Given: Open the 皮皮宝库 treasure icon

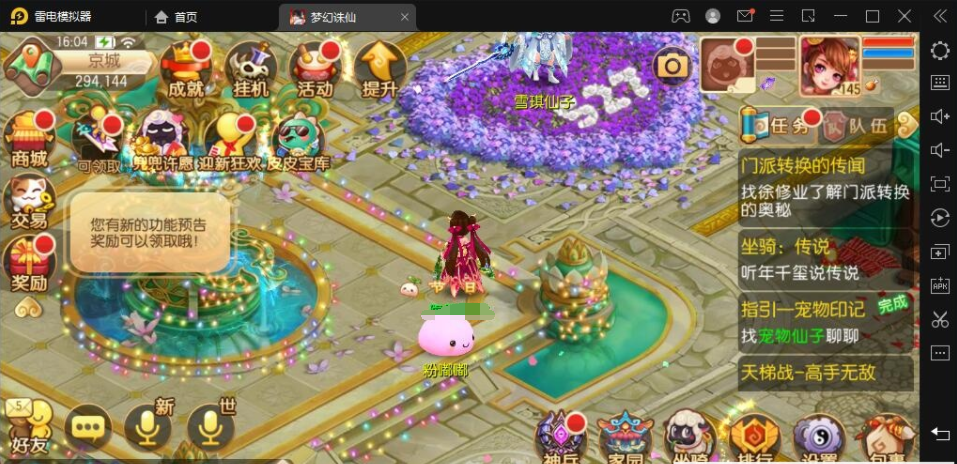Looking at the screenshot, I should 297,141.
